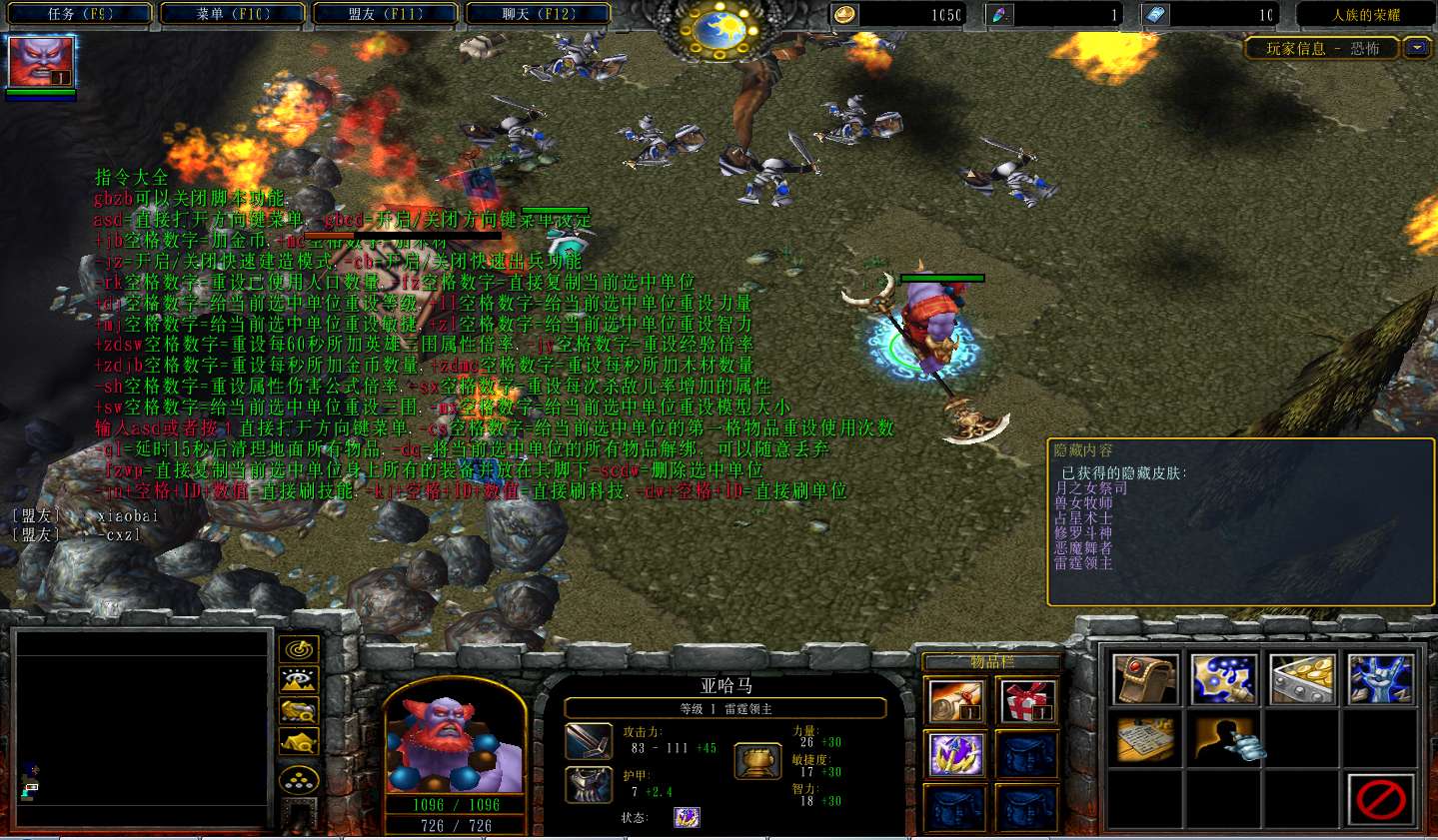Toggle the formation movement button

pyautogui.click(x=299, y=780)
